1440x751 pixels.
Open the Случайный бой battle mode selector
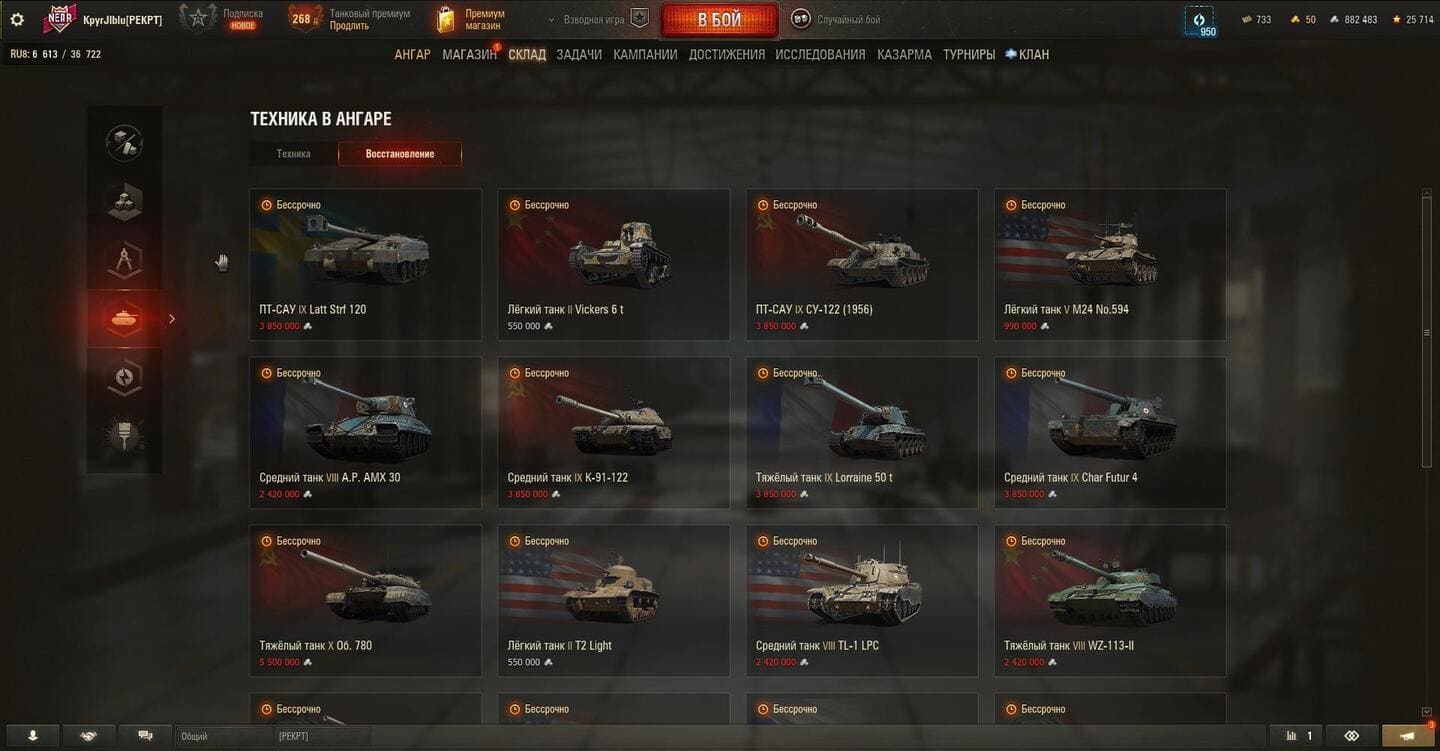836,20
